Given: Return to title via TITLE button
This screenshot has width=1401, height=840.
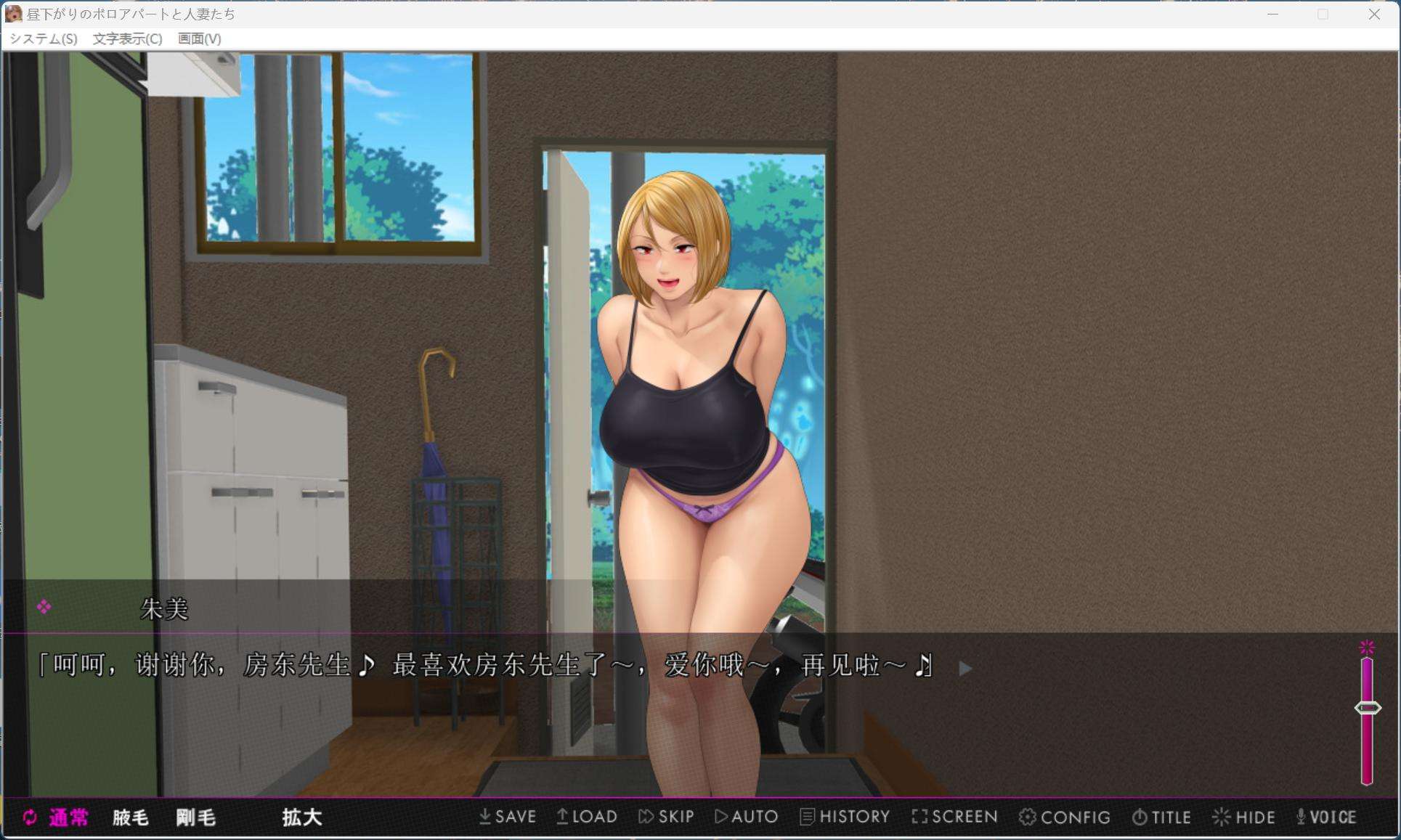Looking at the screenshot, I should coord(1161,817).
